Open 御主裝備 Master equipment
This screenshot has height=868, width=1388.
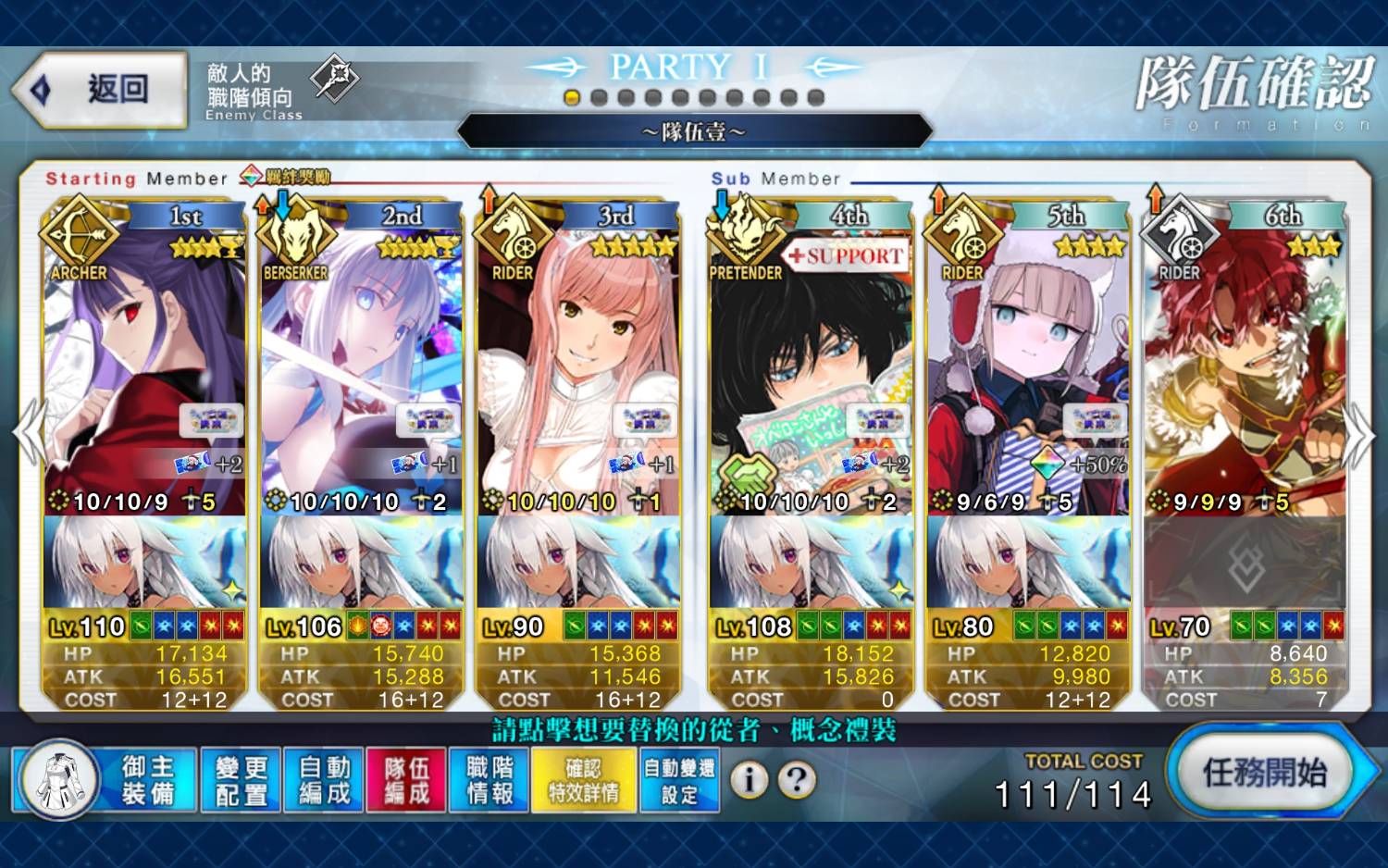[105, 780]
